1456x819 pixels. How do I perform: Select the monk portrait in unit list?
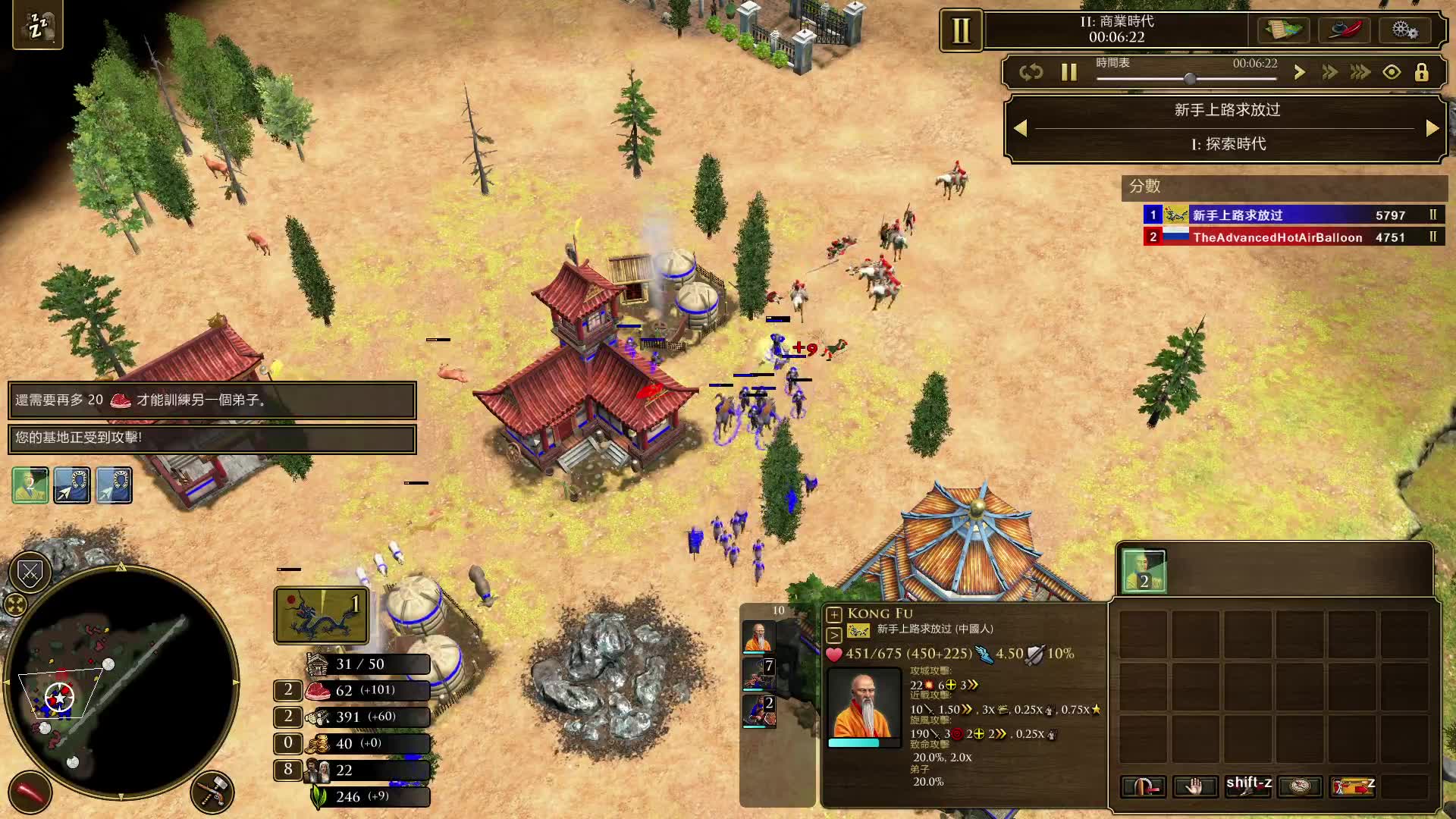[758, 637]
